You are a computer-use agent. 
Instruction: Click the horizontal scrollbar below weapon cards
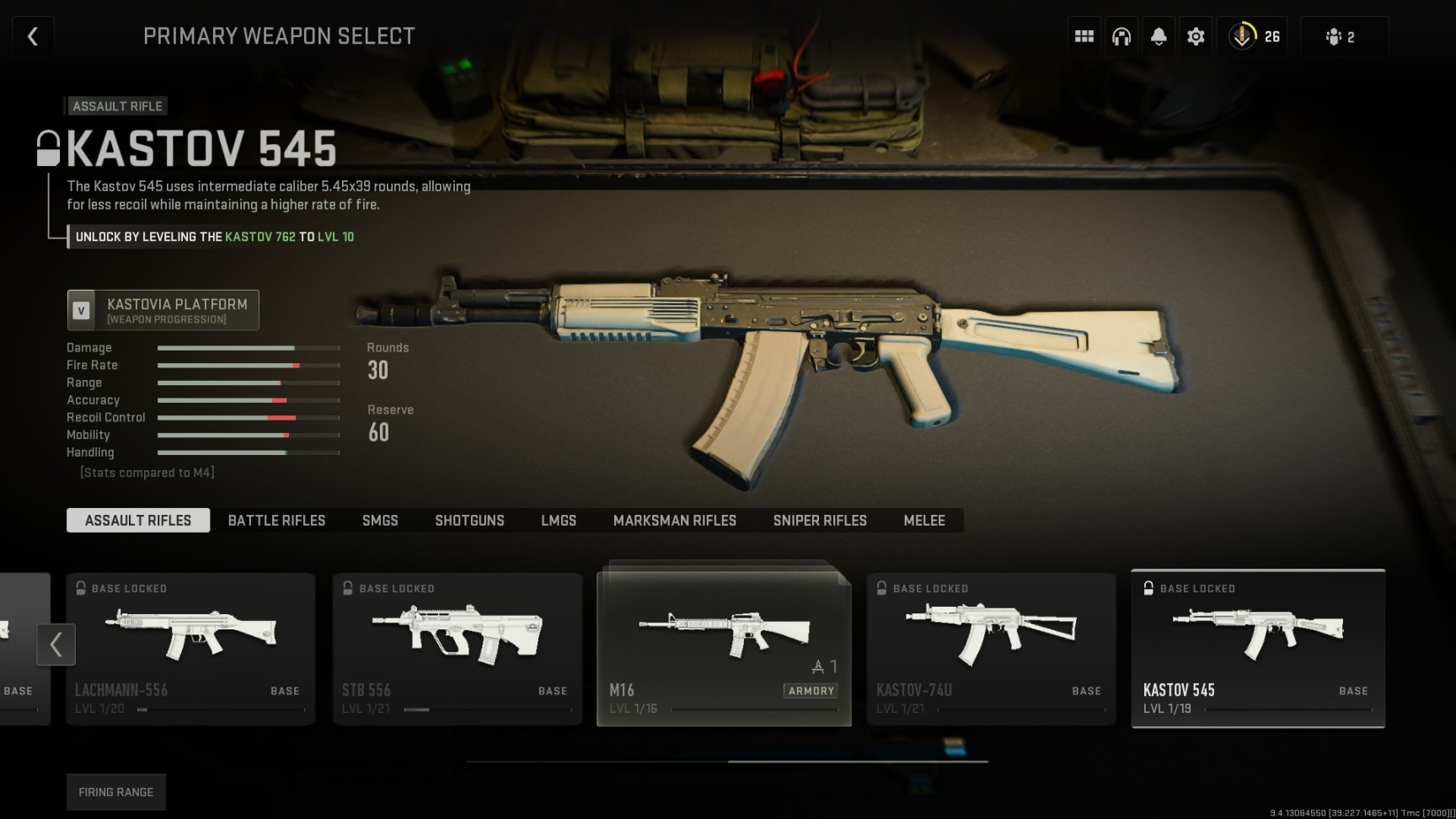tap(728, 759)
